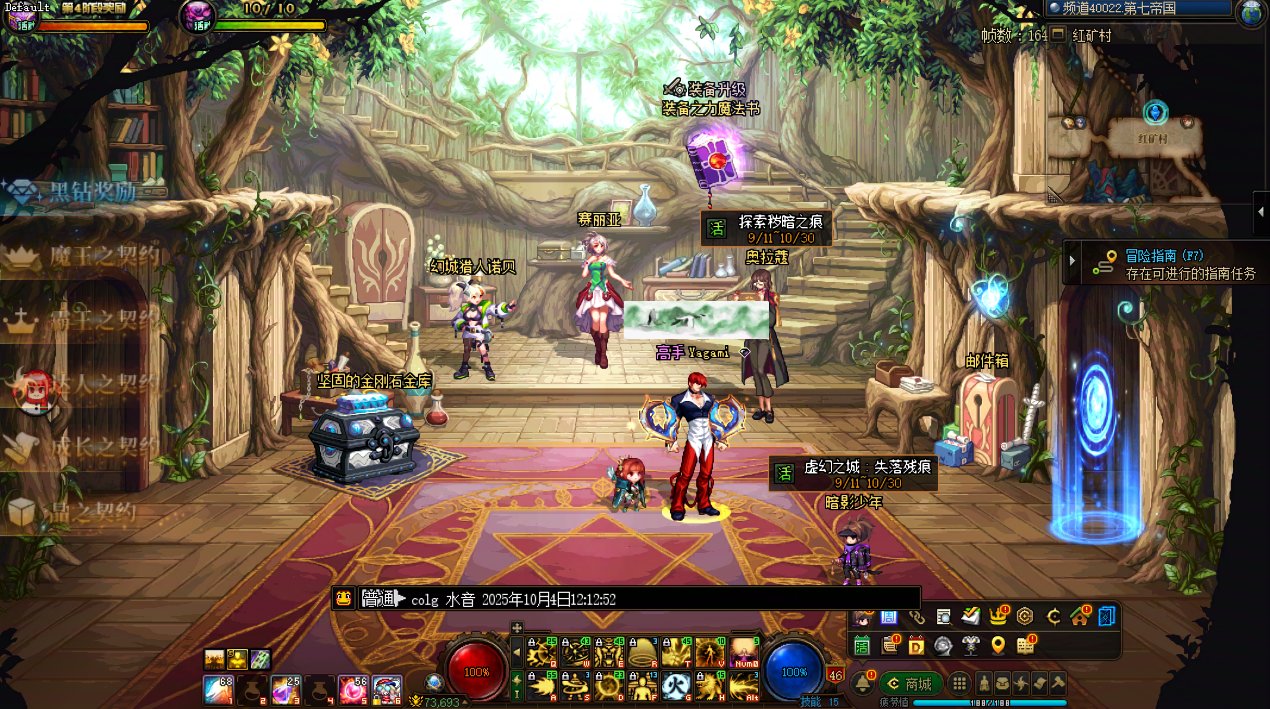Open the gold crown icon in menu bar
Screen dimensions: 1270x709
[997, 616]
